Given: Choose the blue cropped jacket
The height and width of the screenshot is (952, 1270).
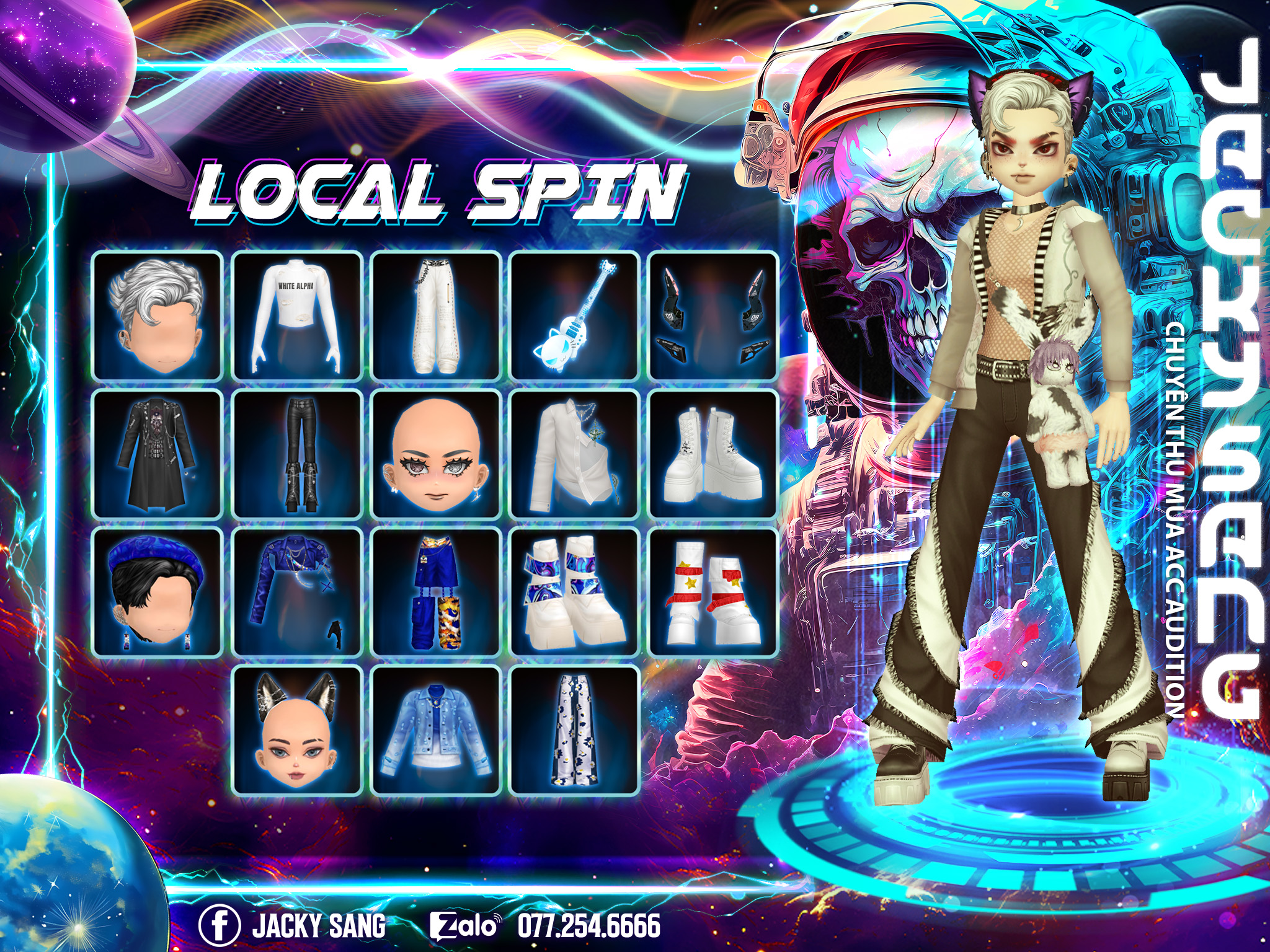Looking at the screenshot, I should point(297,593).
